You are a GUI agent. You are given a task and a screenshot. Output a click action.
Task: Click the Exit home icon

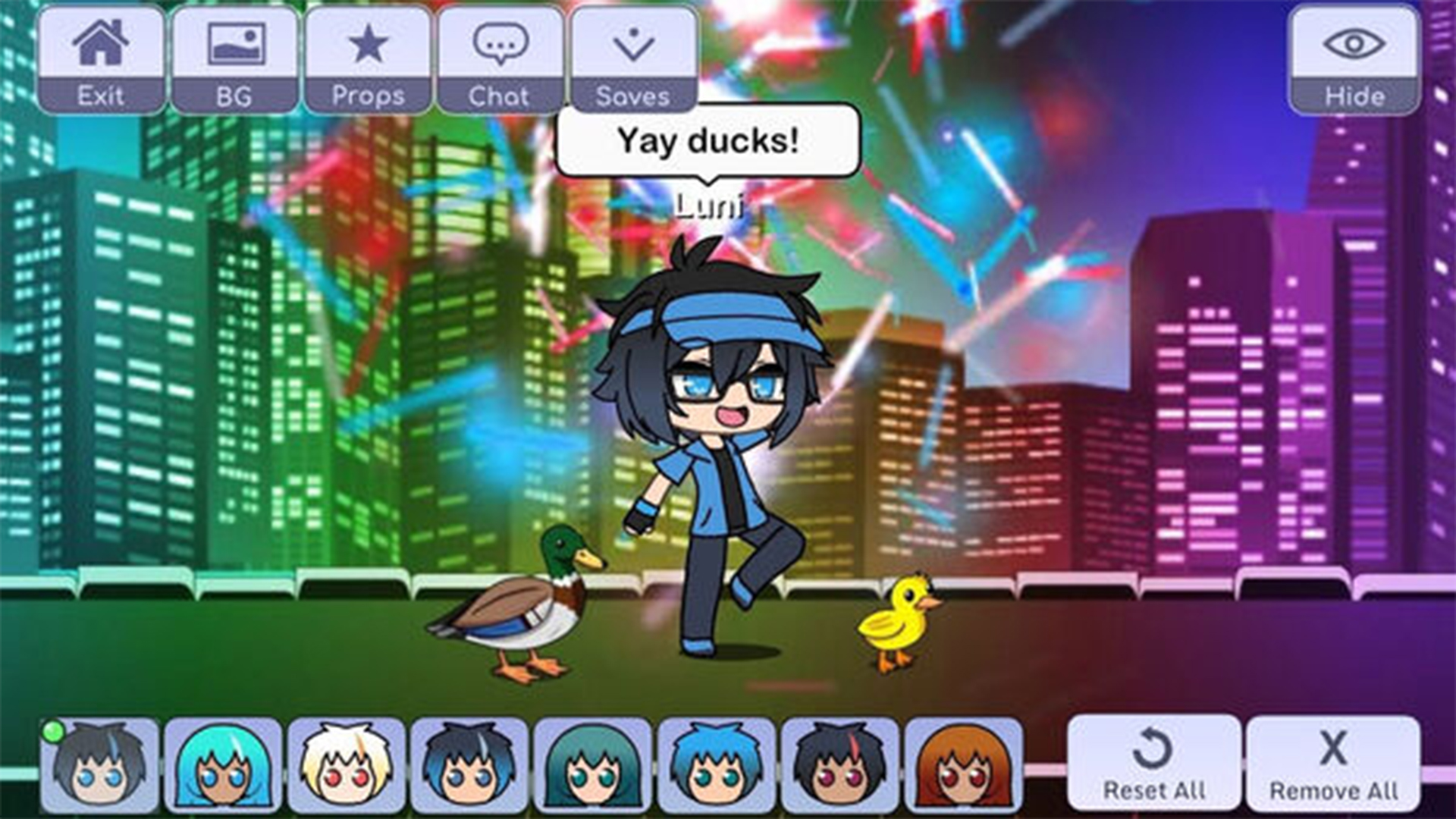tap(102, 45)
